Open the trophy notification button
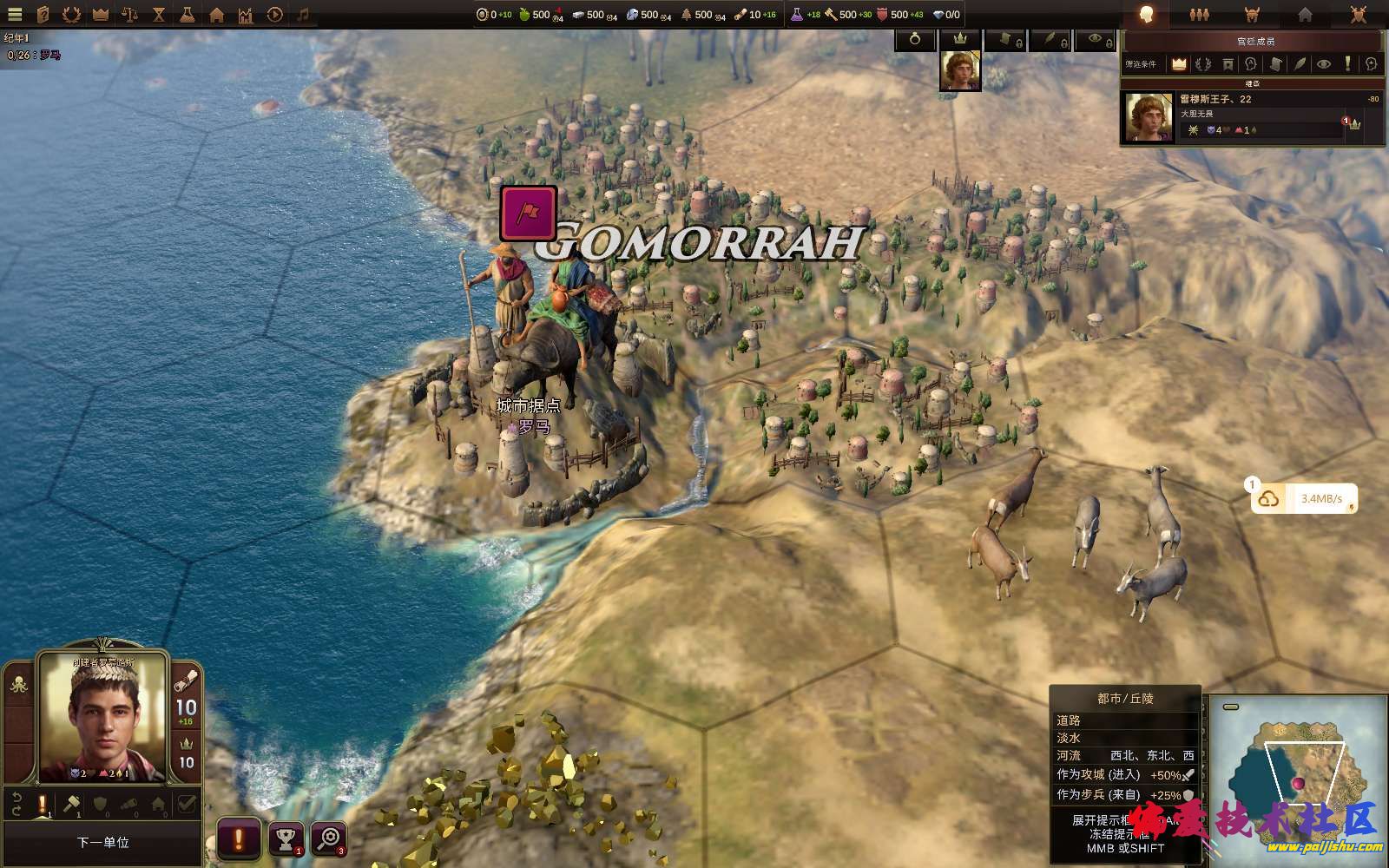 [286, 838]
